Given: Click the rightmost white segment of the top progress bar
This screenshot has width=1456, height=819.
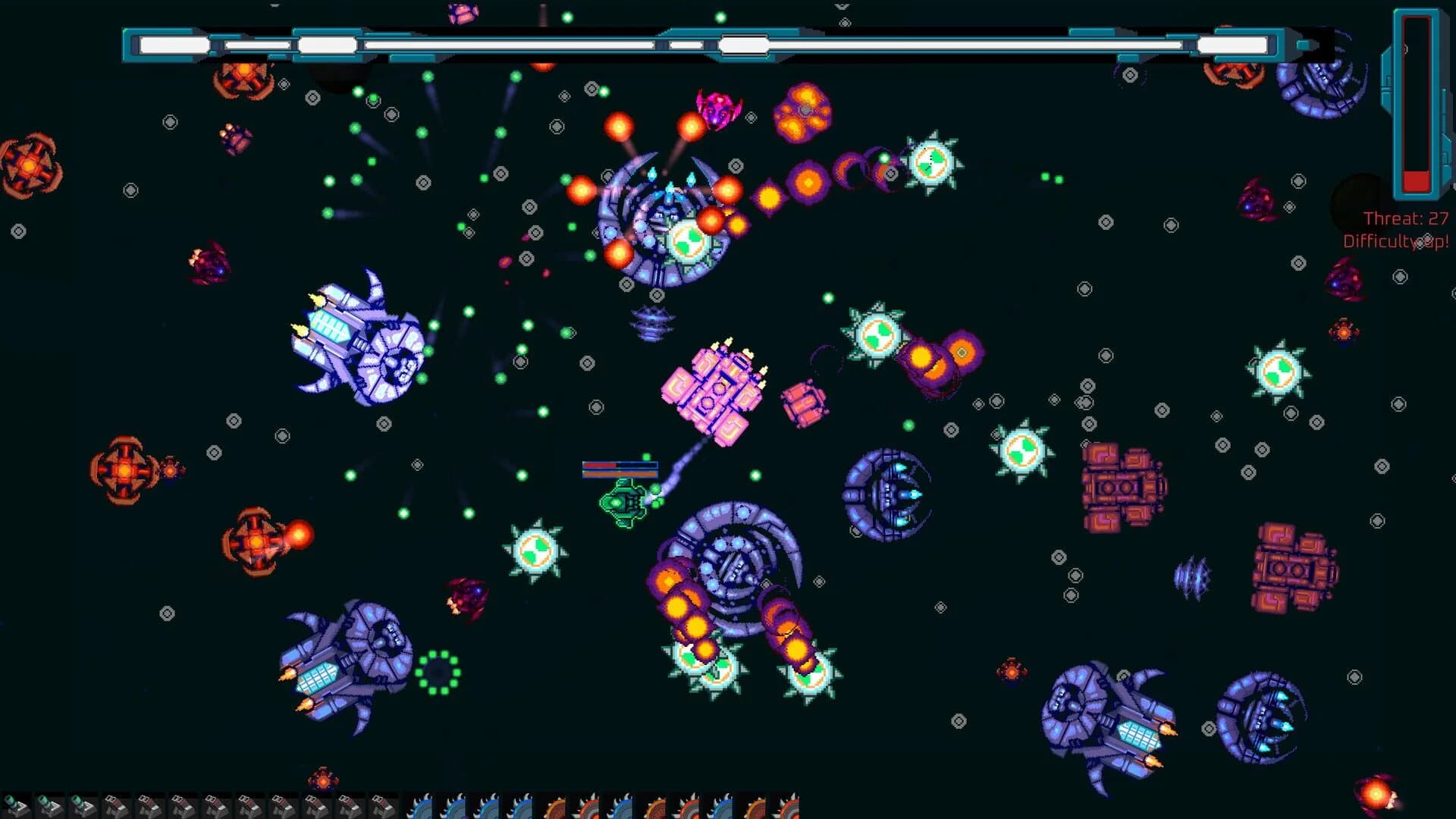Looking at the screenshot, I should click(1232, 43).
